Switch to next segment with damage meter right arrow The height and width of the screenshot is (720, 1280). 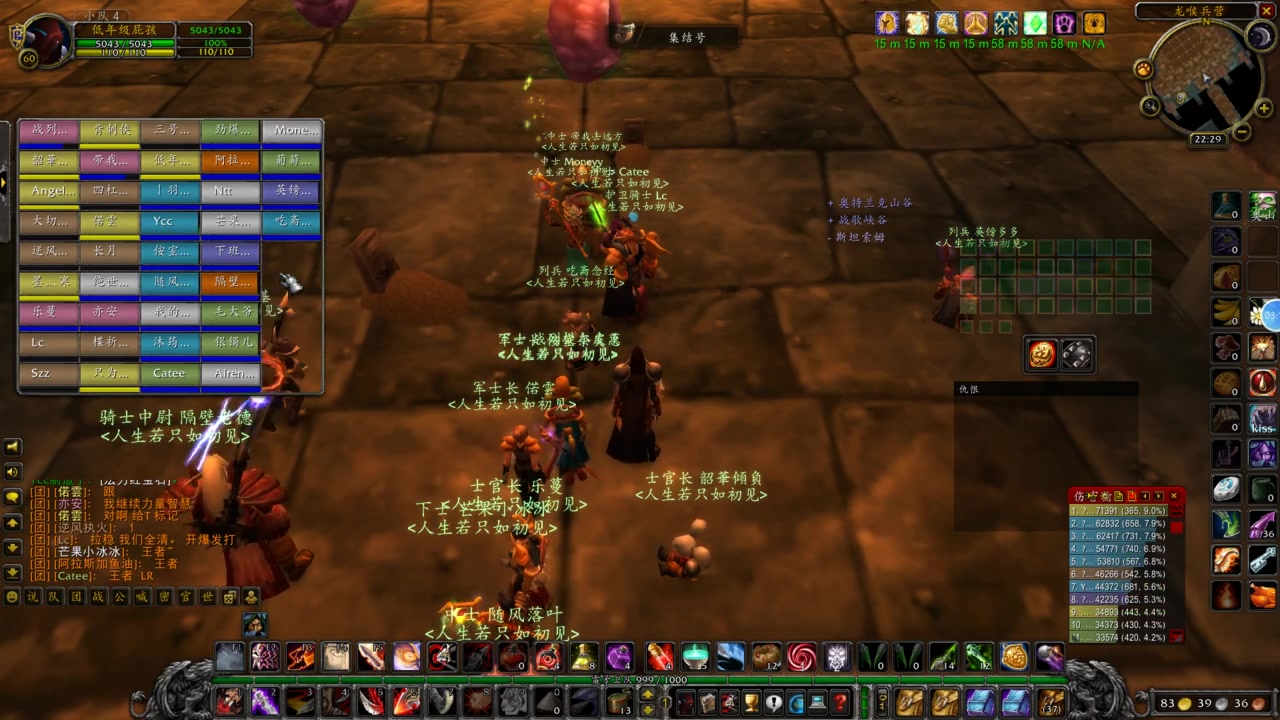(1159, 496)
